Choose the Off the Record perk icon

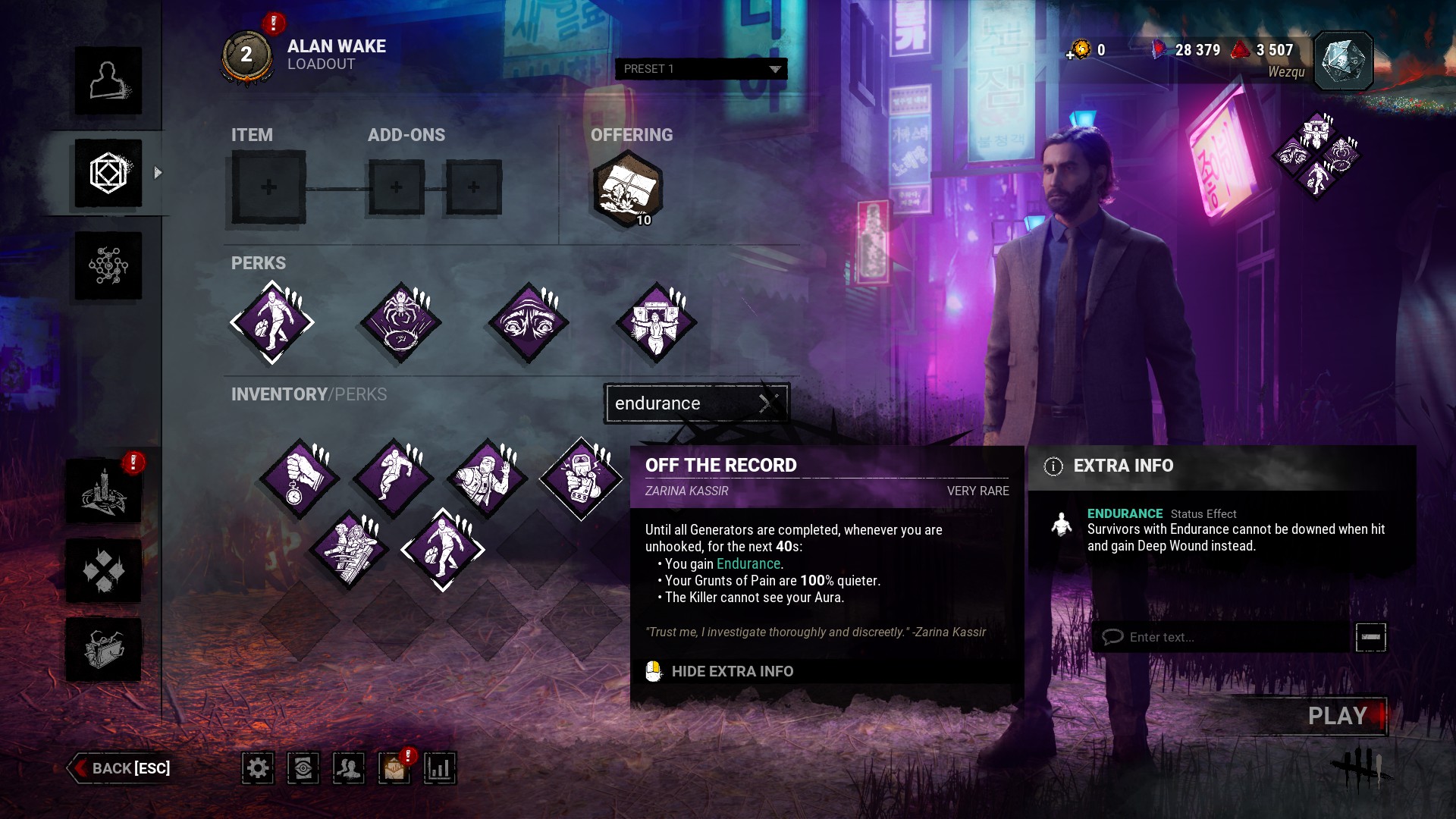tap(581, 479)
